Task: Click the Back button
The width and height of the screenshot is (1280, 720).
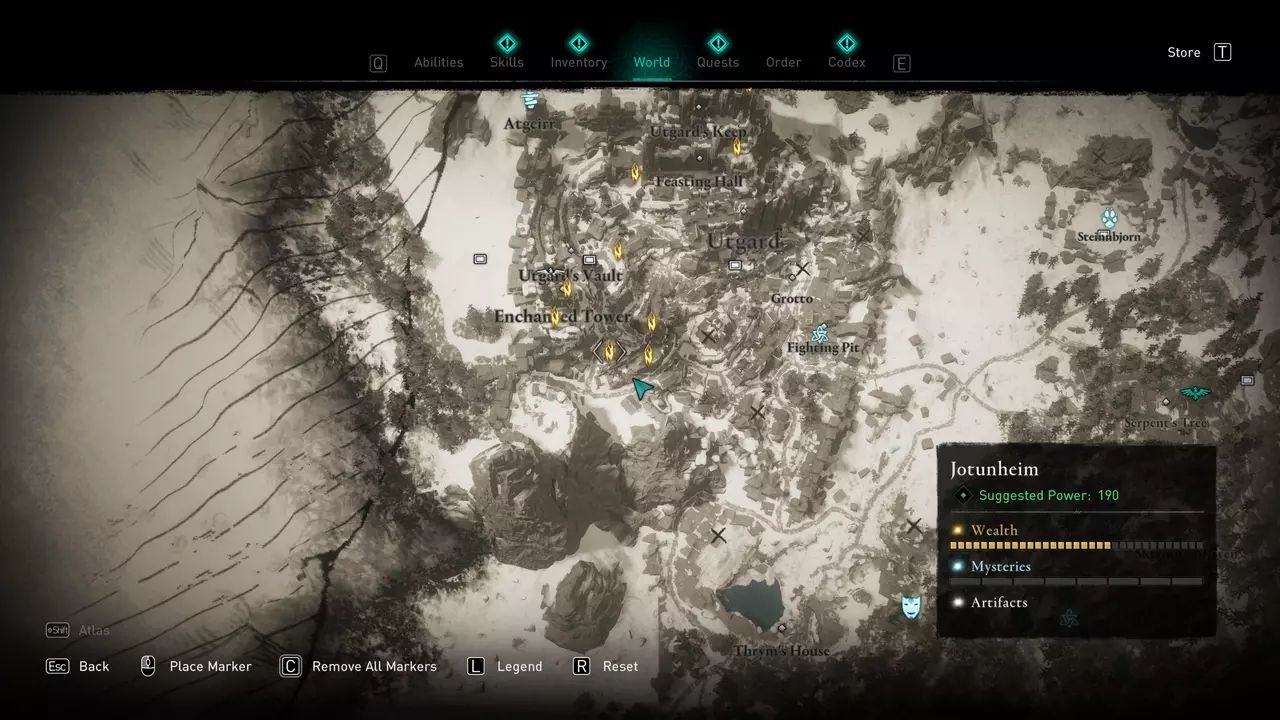Action: click(78, 666)
